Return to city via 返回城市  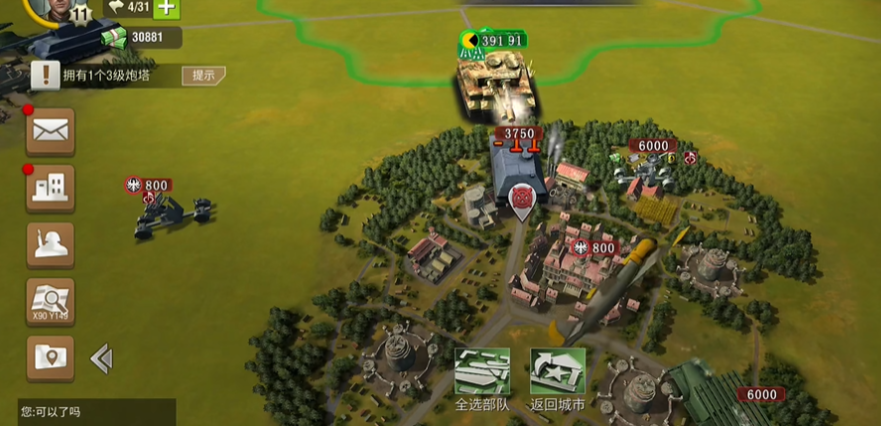click(x=557, y=378)
